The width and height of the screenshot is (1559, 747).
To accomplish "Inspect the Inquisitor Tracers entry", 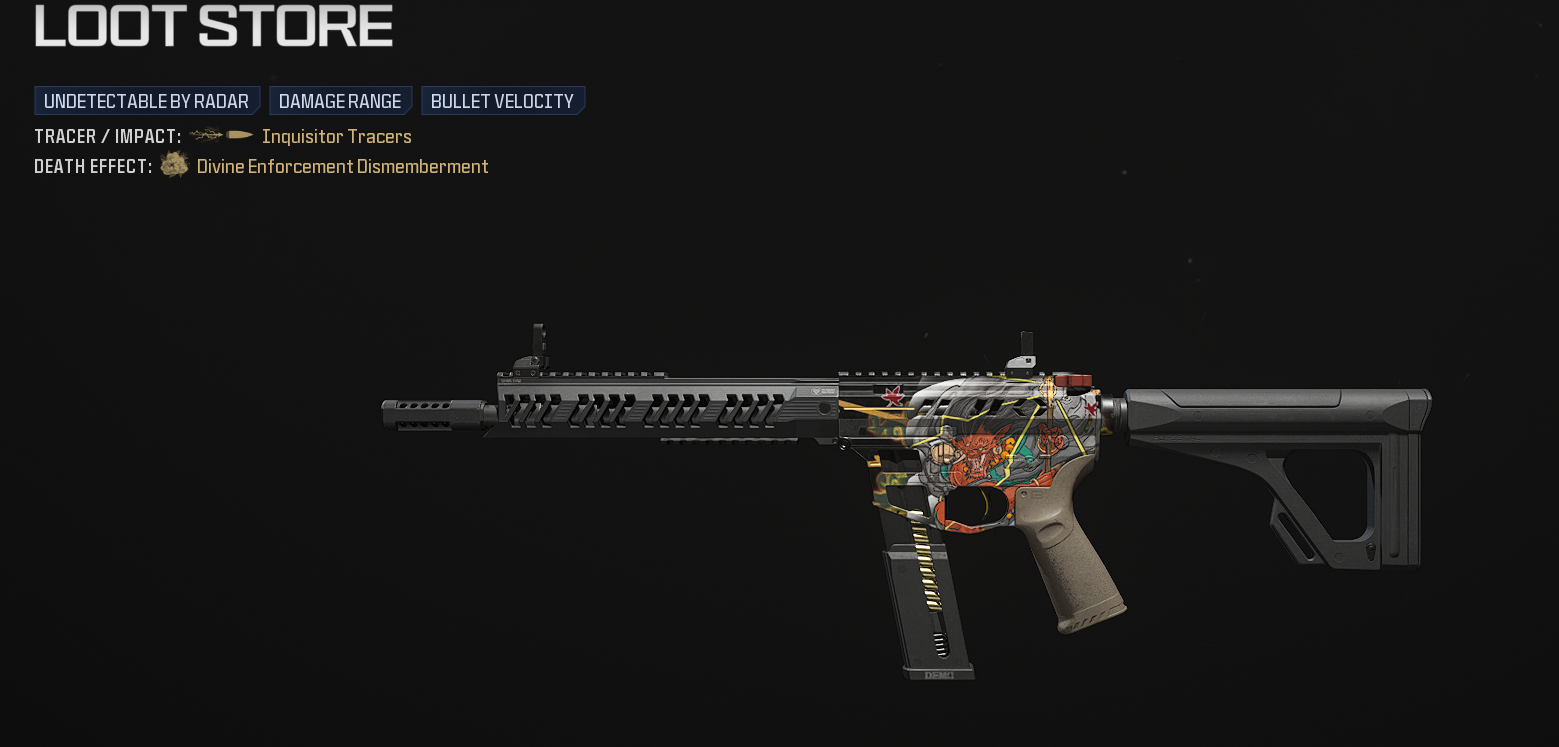I will click(x=336, y=136).
